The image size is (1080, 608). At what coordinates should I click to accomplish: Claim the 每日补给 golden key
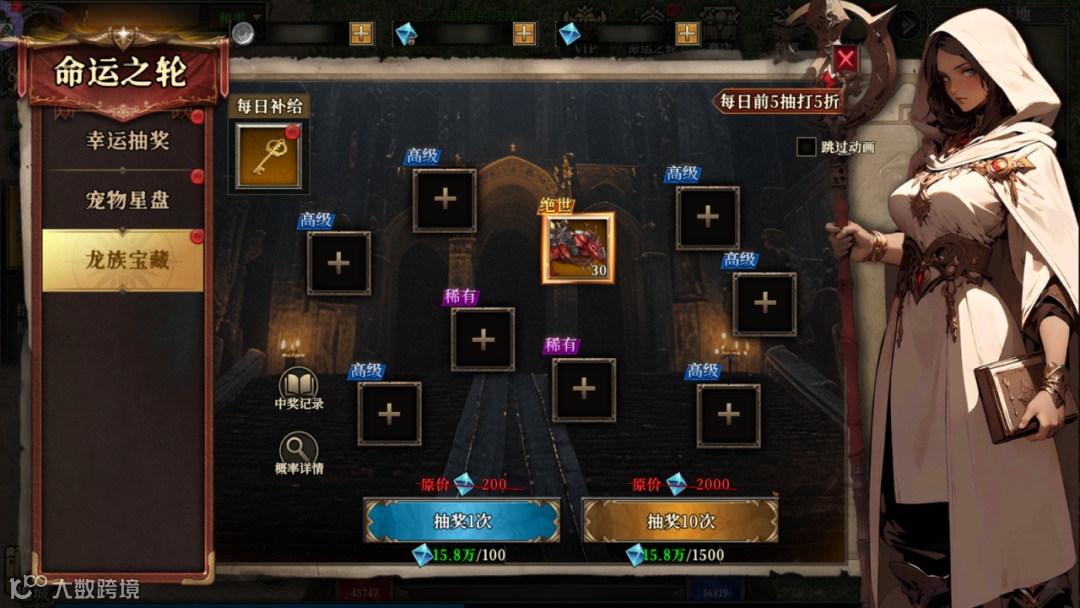tap(268, 155)
